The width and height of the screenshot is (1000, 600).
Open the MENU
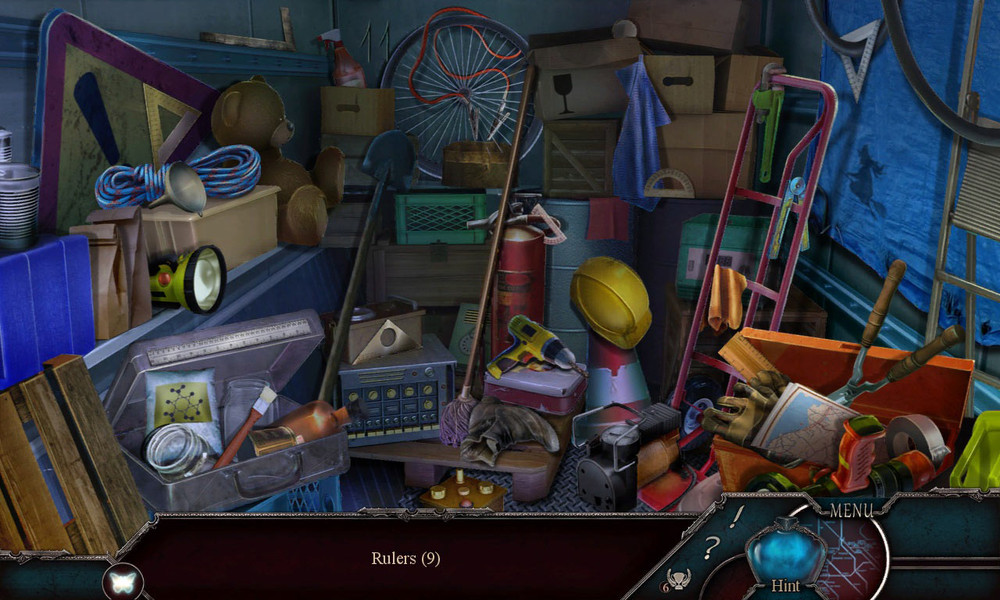point(851,511)
